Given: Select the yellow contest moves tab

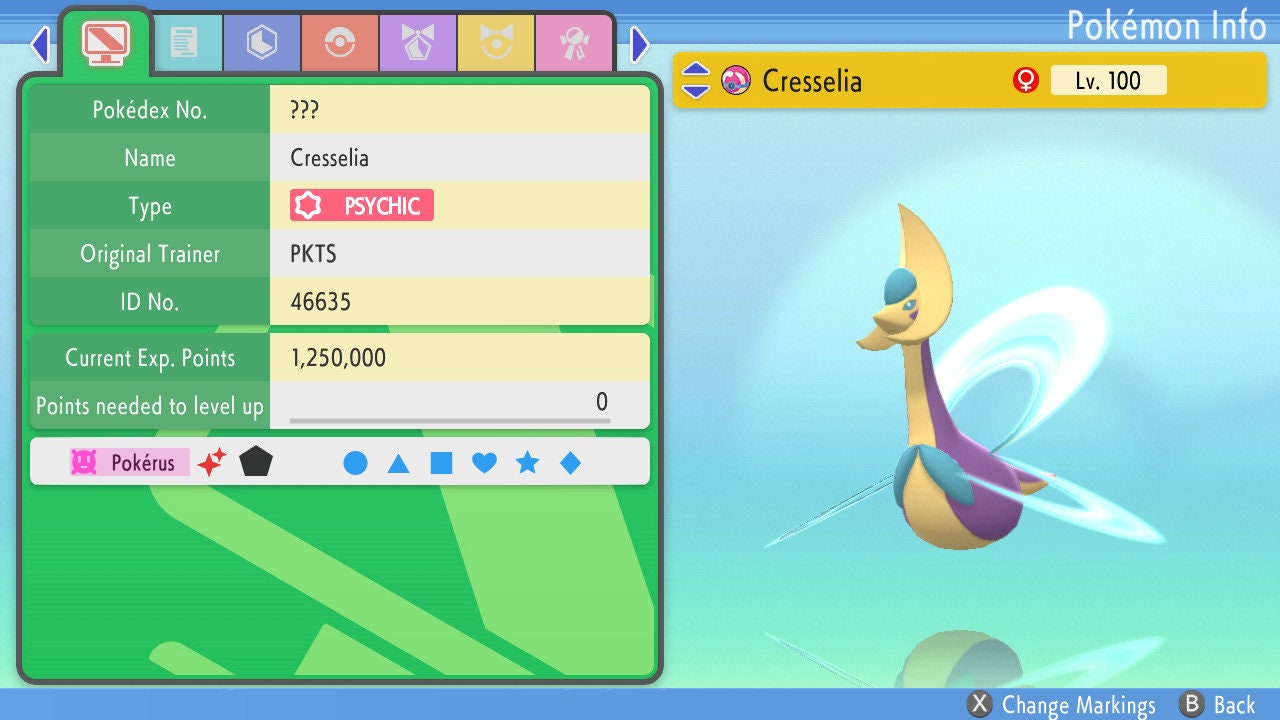Looking at the screenshot, I should pos(495,43).
